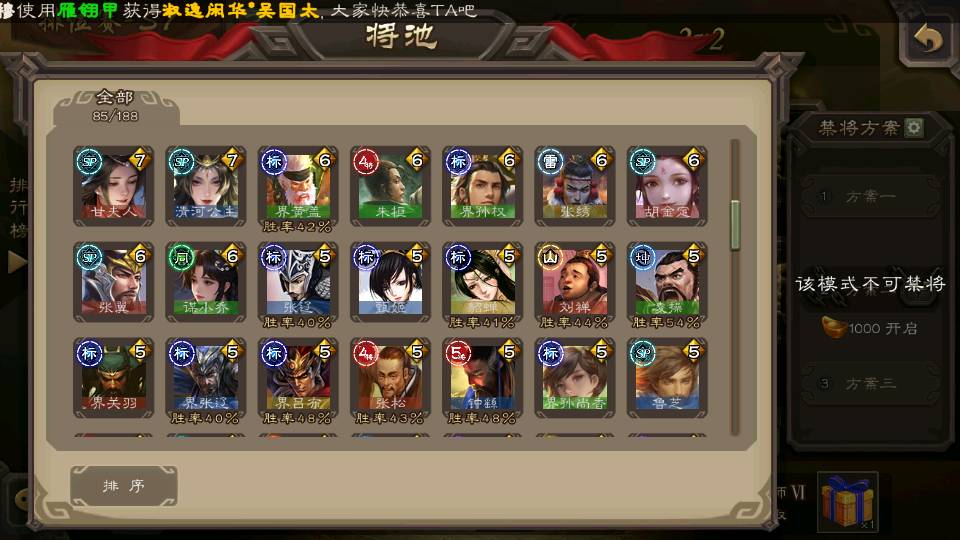Select the 全部 tab
Image resolution: width=960 pixels, height=540 pixels.
point(115,105)
